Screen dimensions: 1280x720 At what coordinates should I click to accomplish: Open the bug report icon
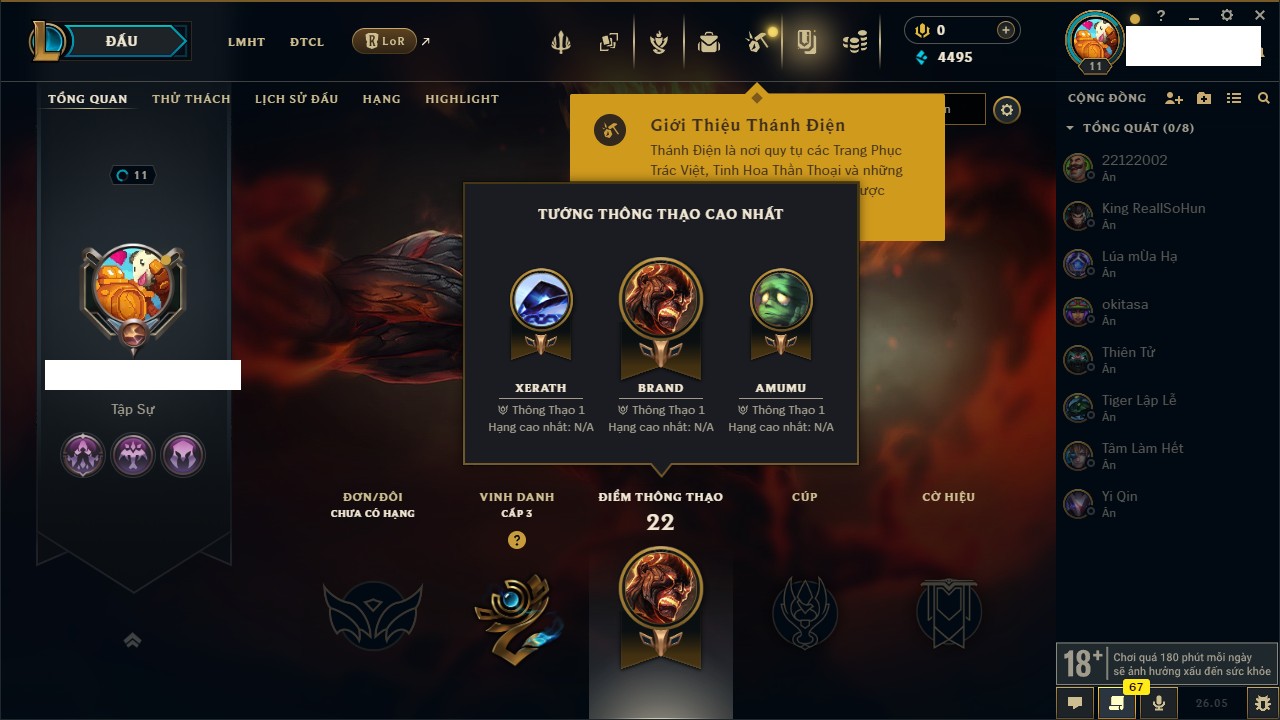(x=1262, y=702)
